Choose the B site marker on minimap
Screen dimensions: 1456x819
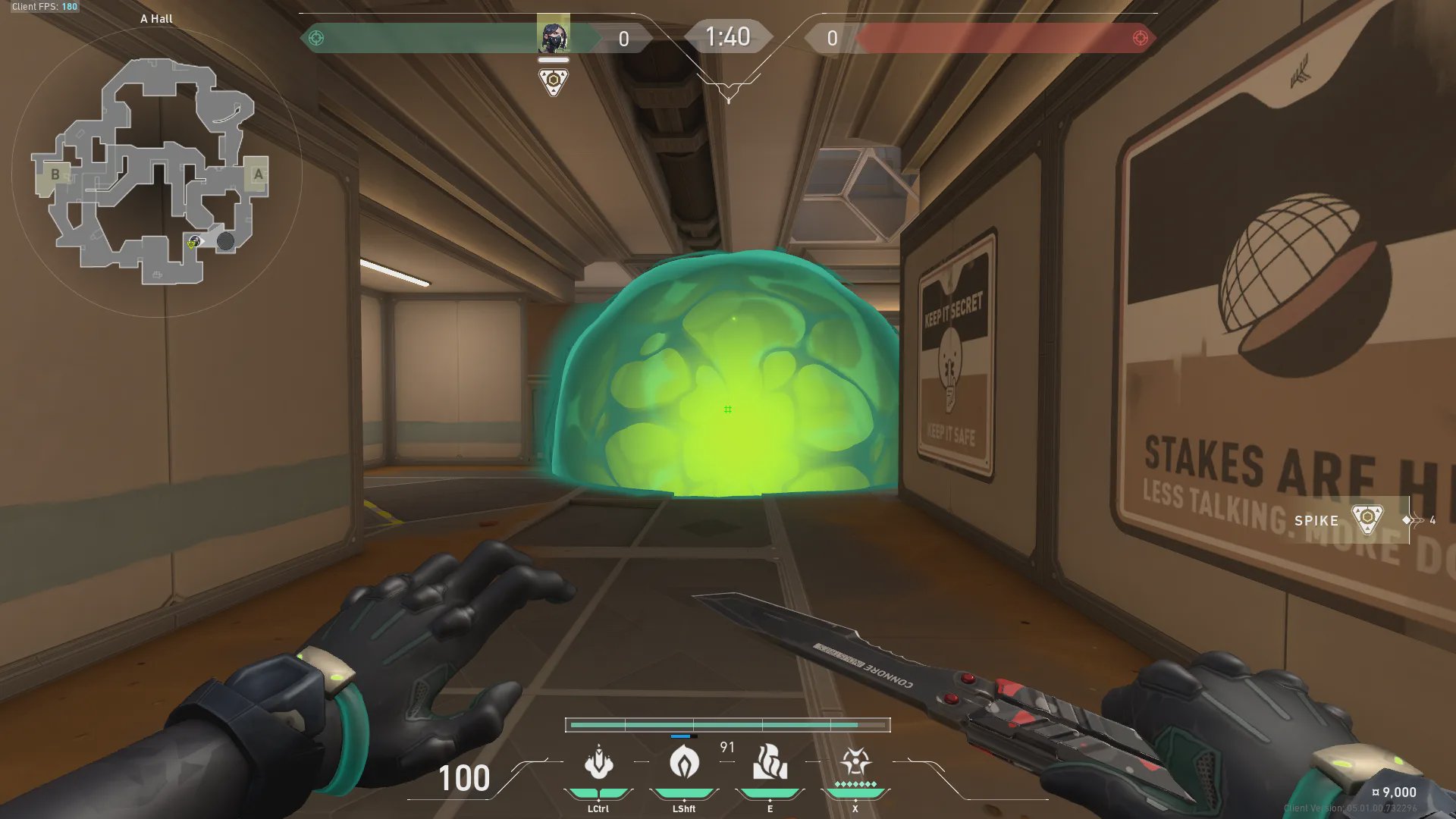(55, 174)
